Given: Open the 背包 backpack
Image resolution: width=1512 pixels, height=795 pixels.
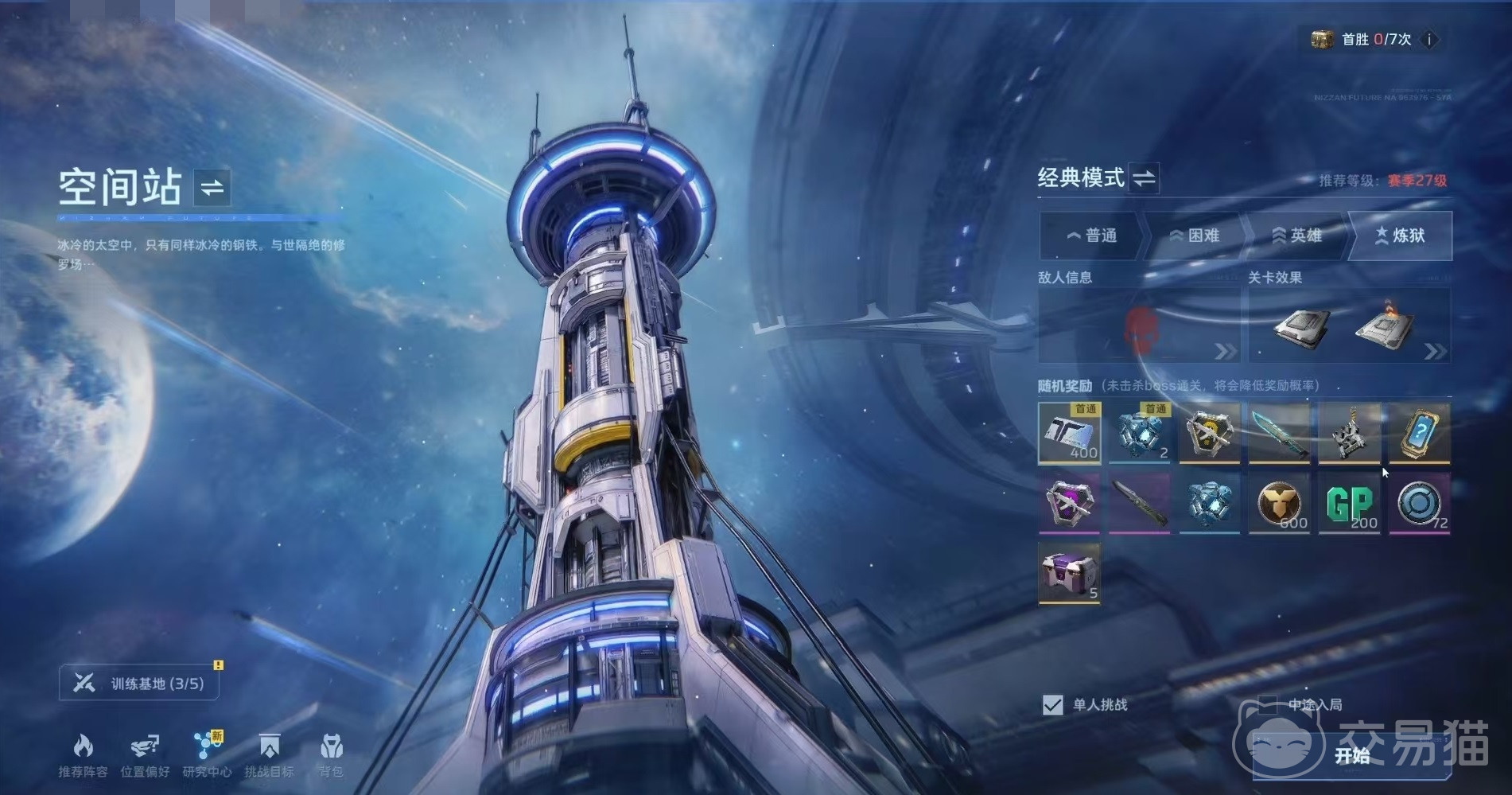Looking at the screenshot, I should click(331, 755).
